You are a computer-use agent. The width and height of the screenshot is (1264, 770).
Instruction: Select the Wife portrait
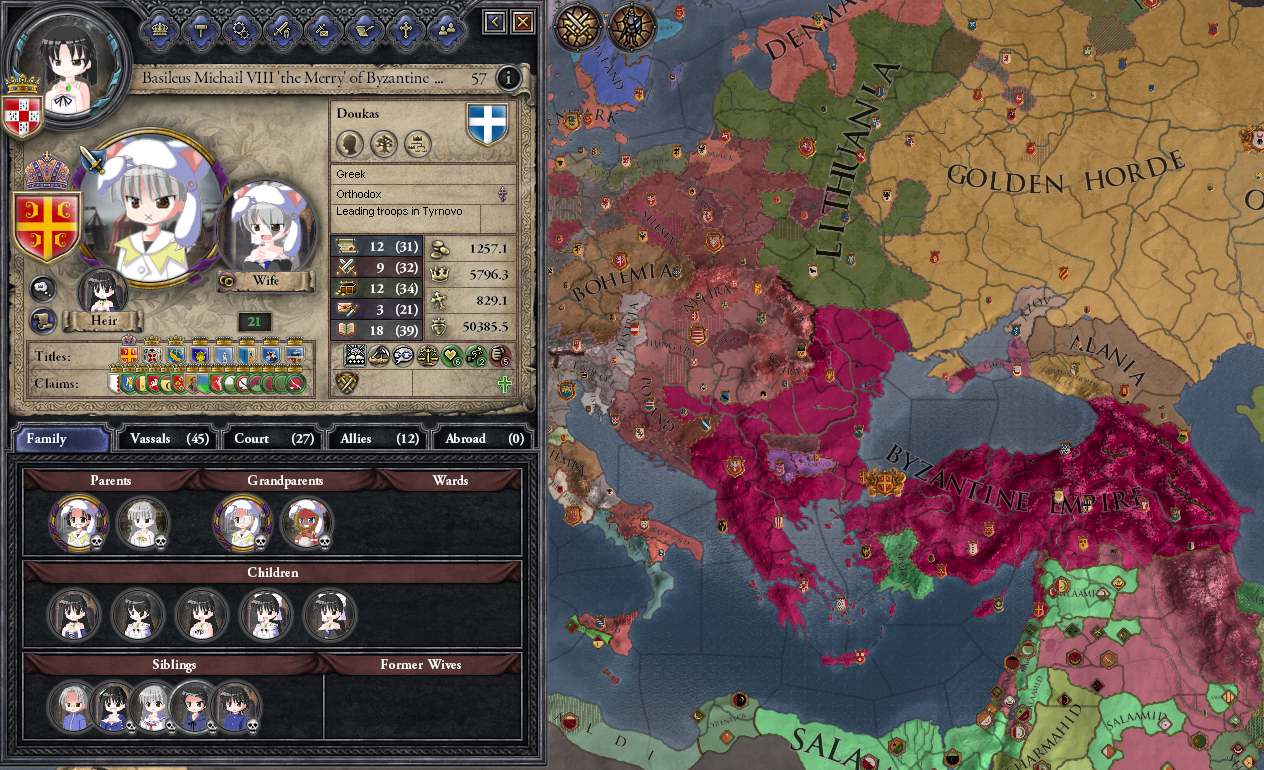(266, 232)
